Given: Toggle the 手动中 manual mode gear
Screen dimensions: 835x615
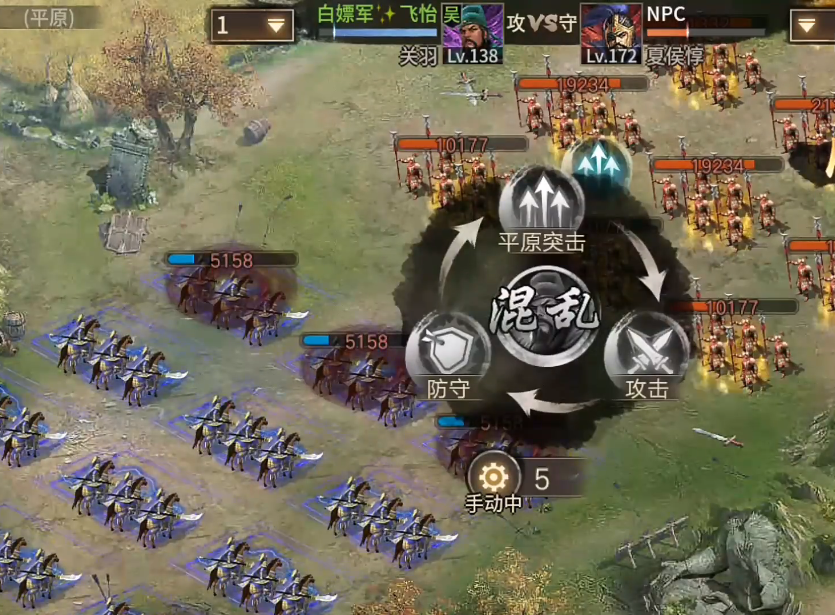Looking at the screenshot, I should click(494, 475).
